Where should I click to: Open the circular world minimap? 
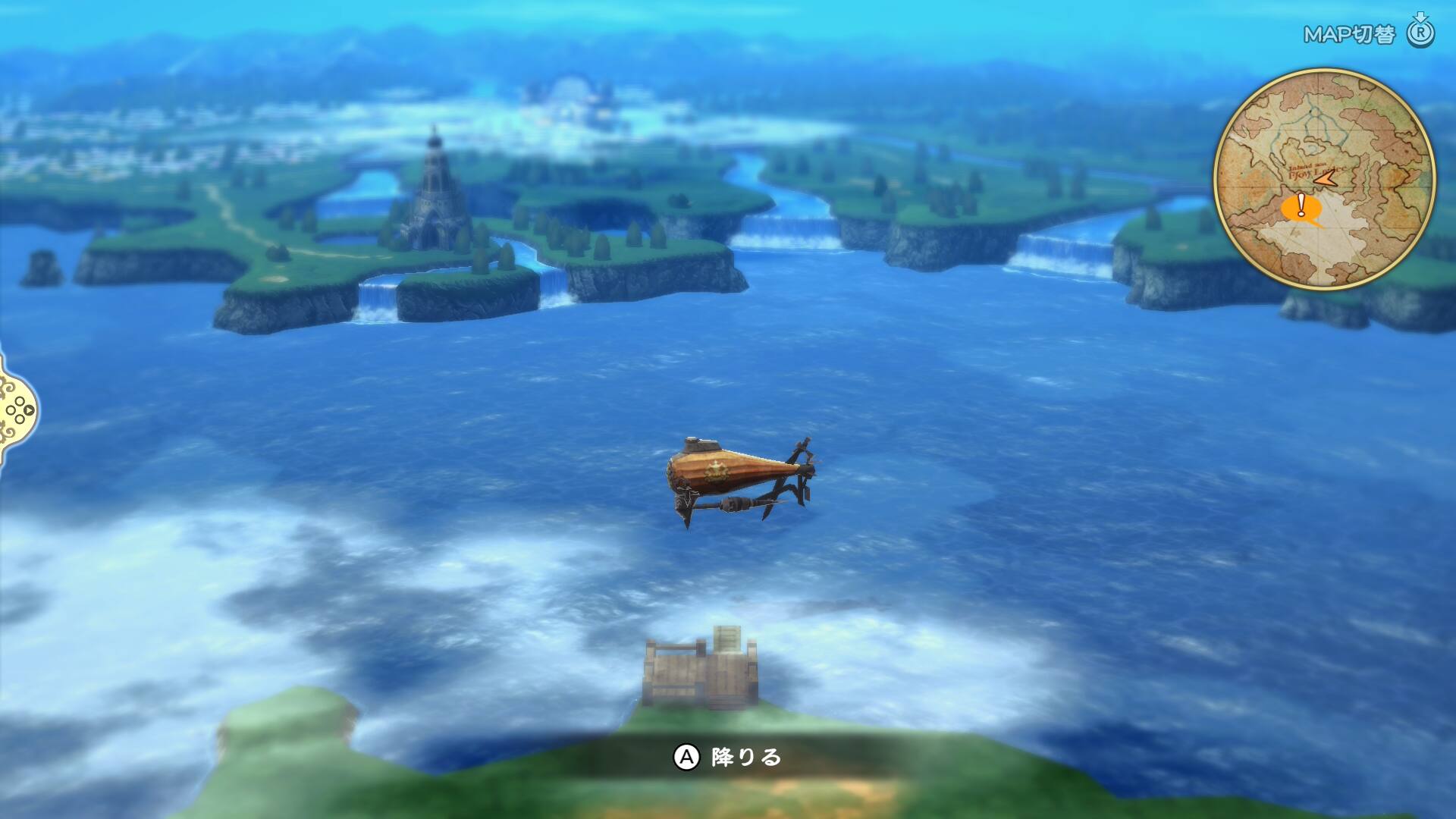tap(1324, 179)
